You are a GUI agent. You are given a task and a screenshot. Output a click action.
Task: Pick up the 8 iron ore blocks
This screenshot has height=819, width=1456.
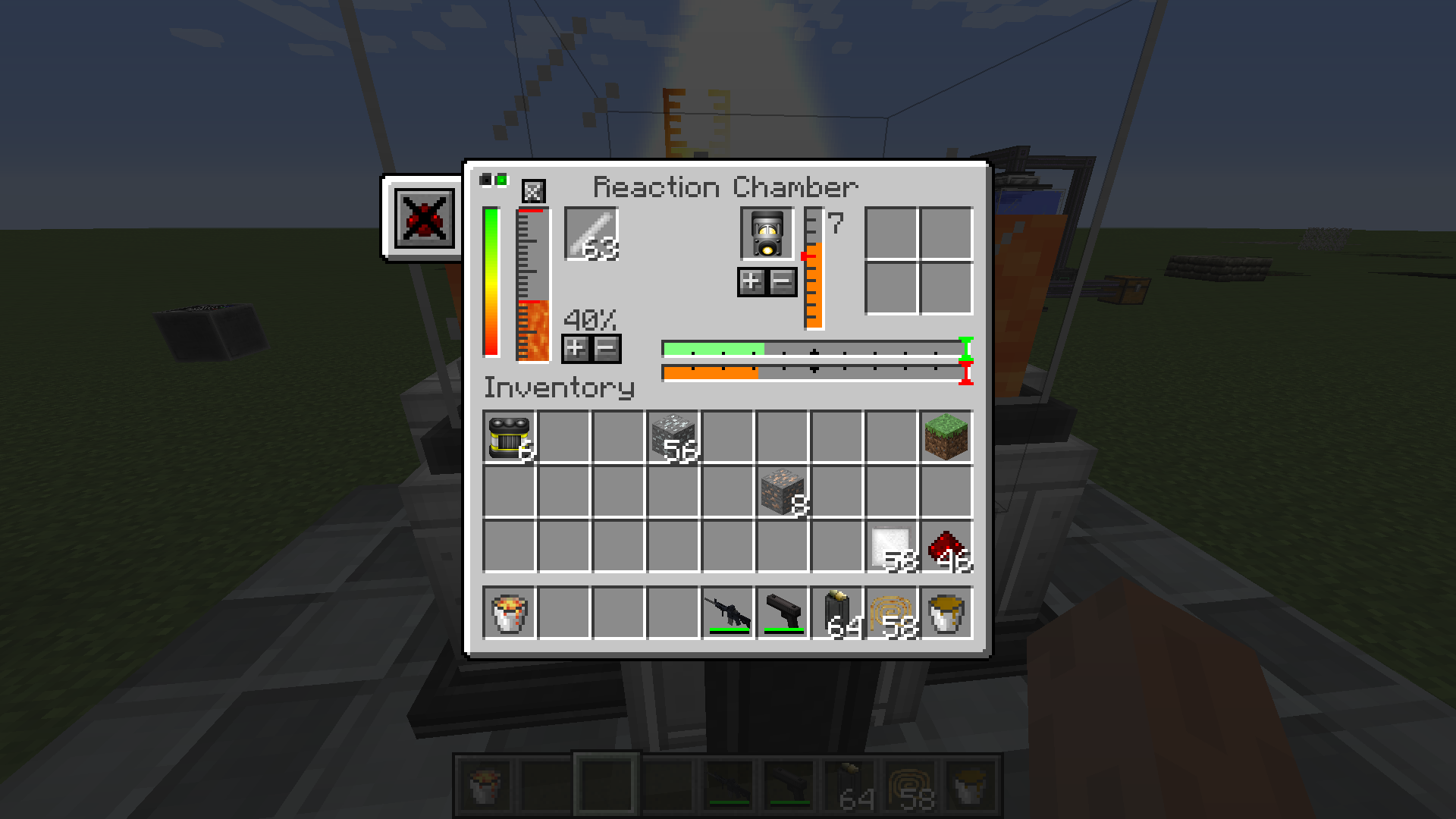click(x=783, y=492)
